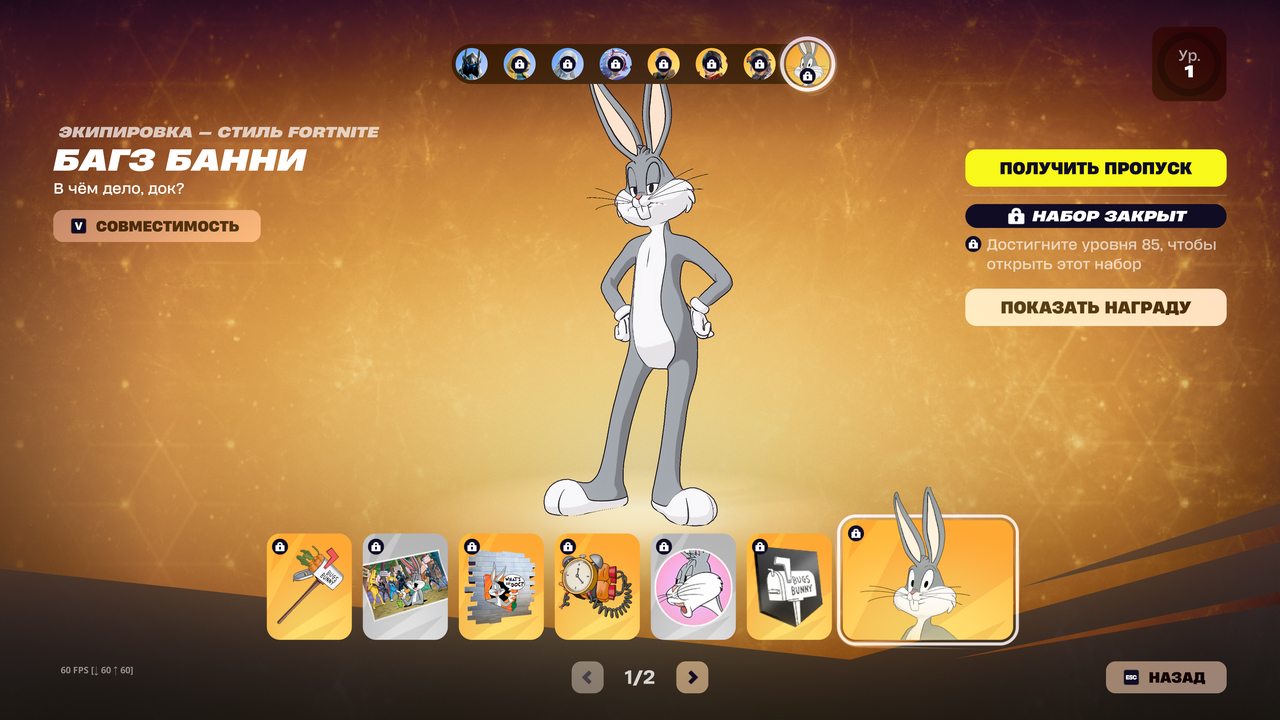Switch to the dark armored knight character

tap(471, 64)
